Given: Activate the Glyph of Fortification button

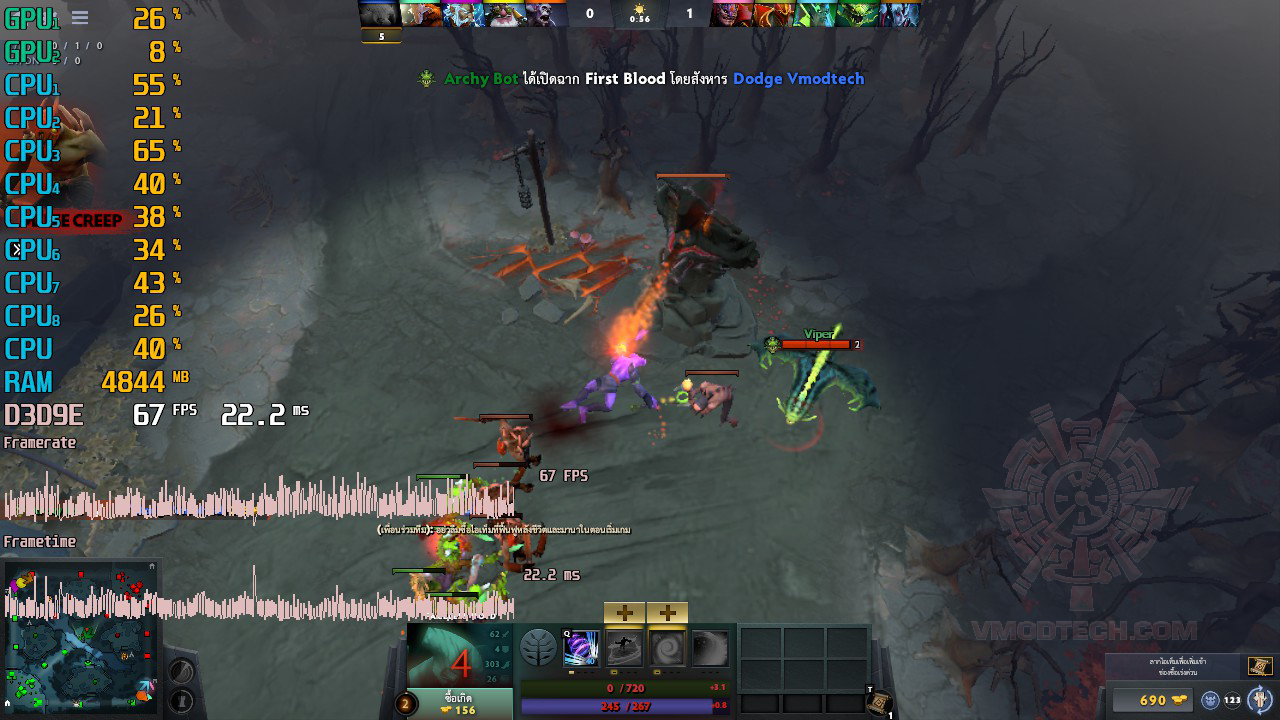Looking at the screenshot, I should [181, 700].
